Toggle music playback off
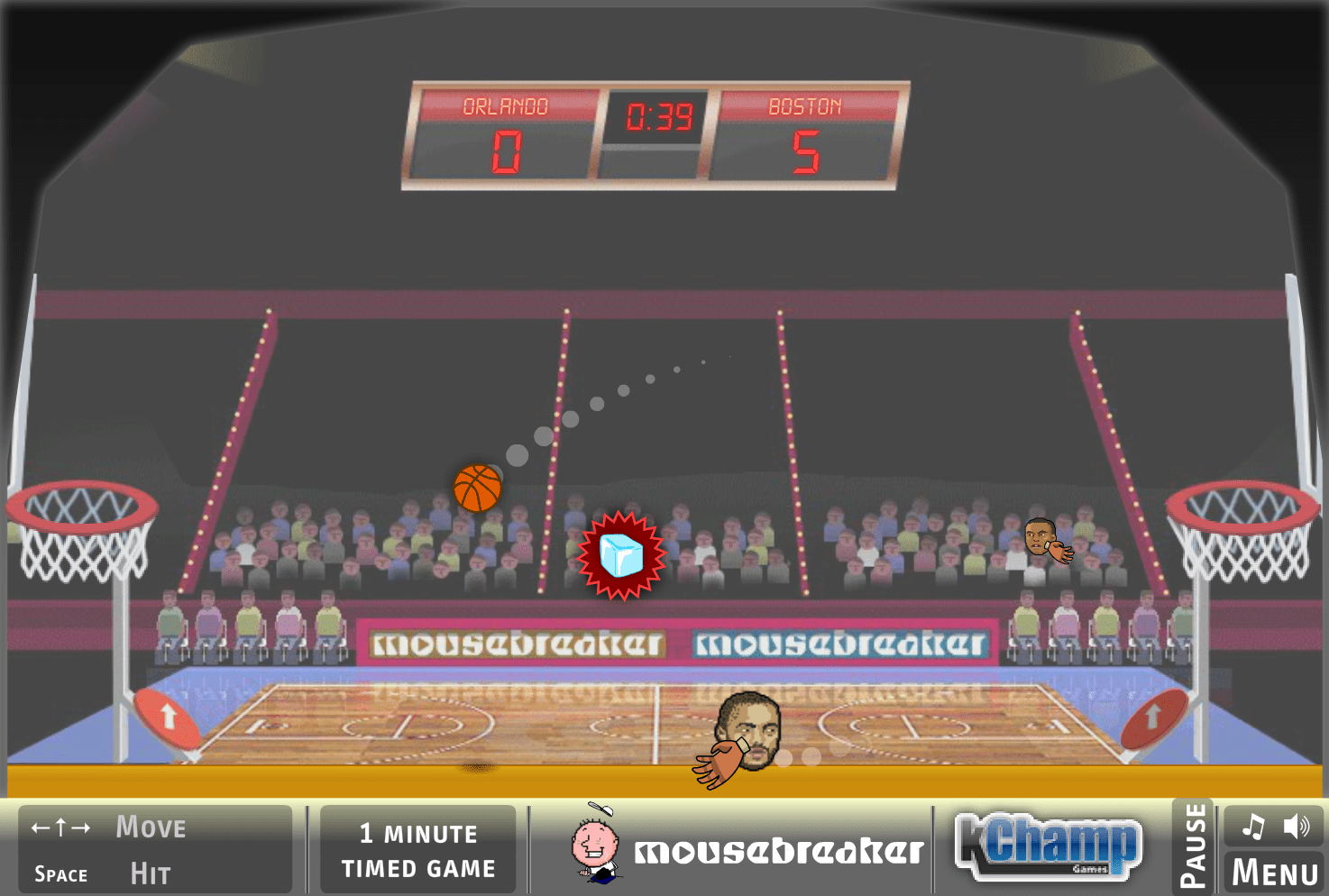1329x896 pixels. pos(1252,825)
